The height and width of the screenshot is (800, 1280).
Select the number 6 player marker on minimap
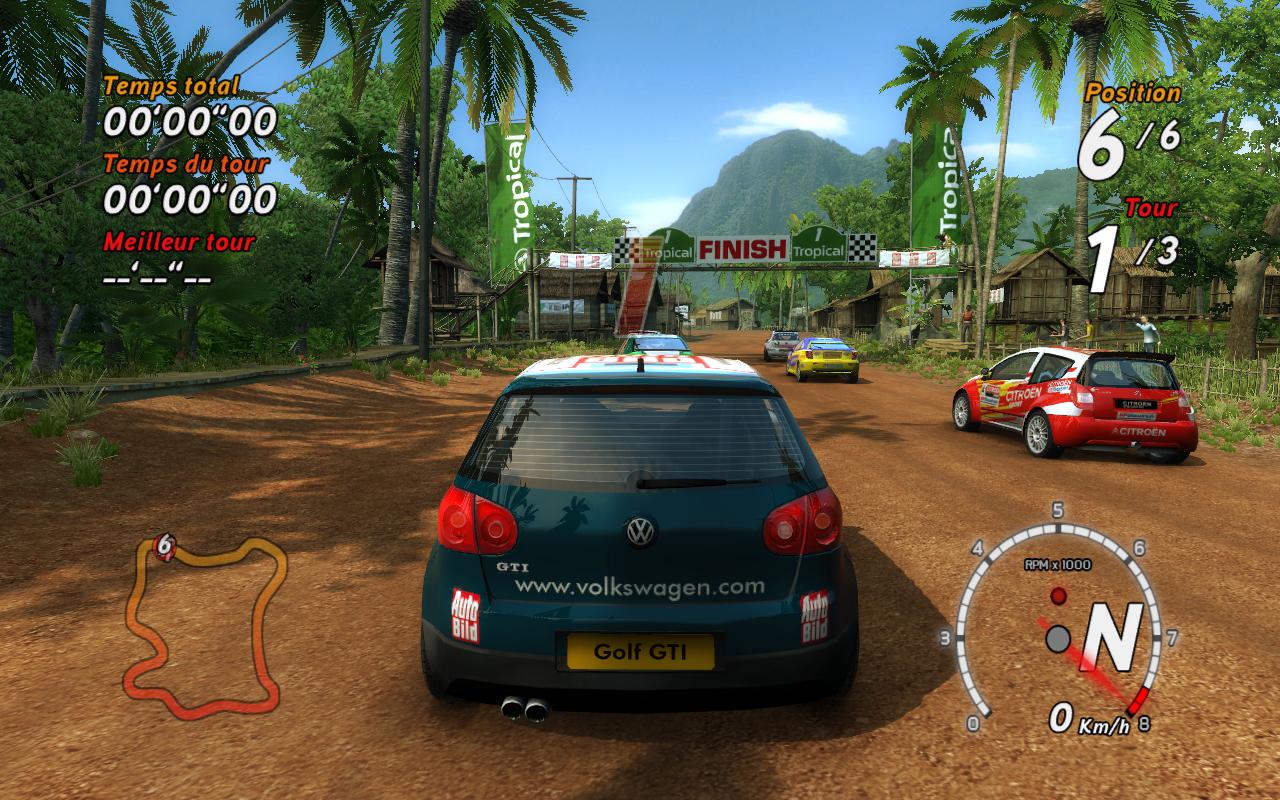166,546
